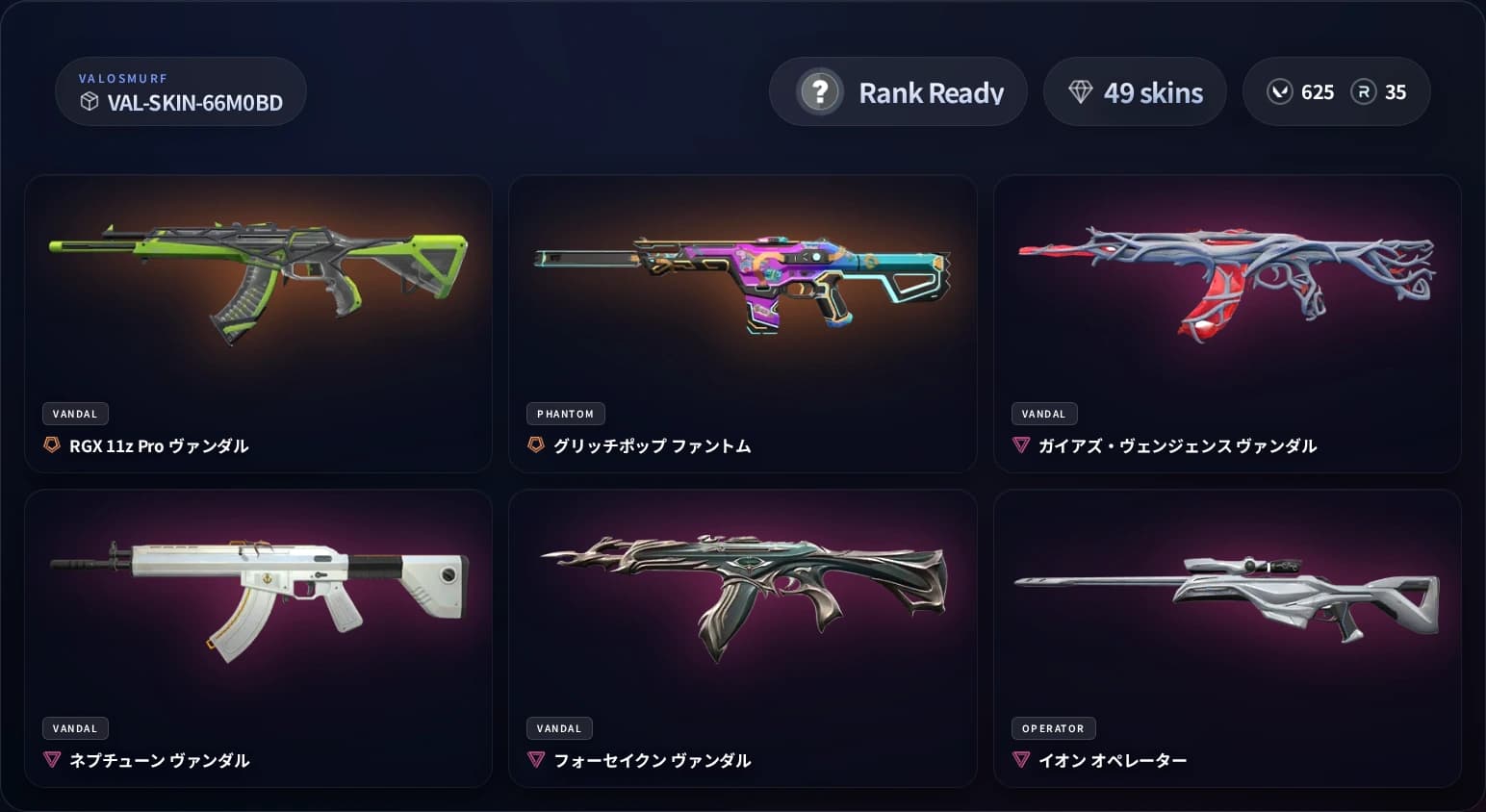Click the rarity icon beside グリッチポップ ファントム
Image resolution: width=1486 pixels, height=812 pixels.
point(536,445)
